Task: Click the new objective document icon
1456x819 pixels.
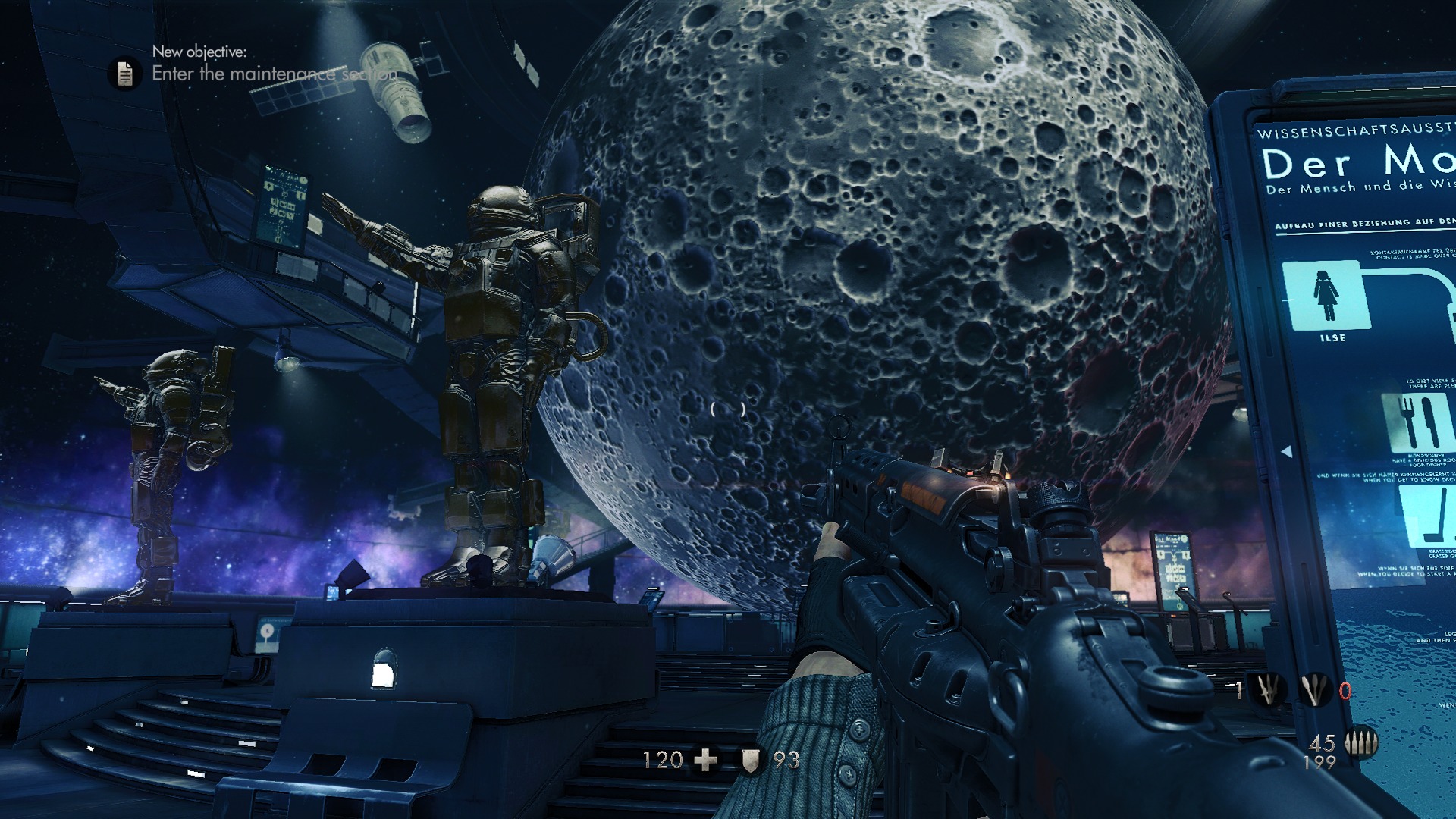Action: tap(125, 74)
